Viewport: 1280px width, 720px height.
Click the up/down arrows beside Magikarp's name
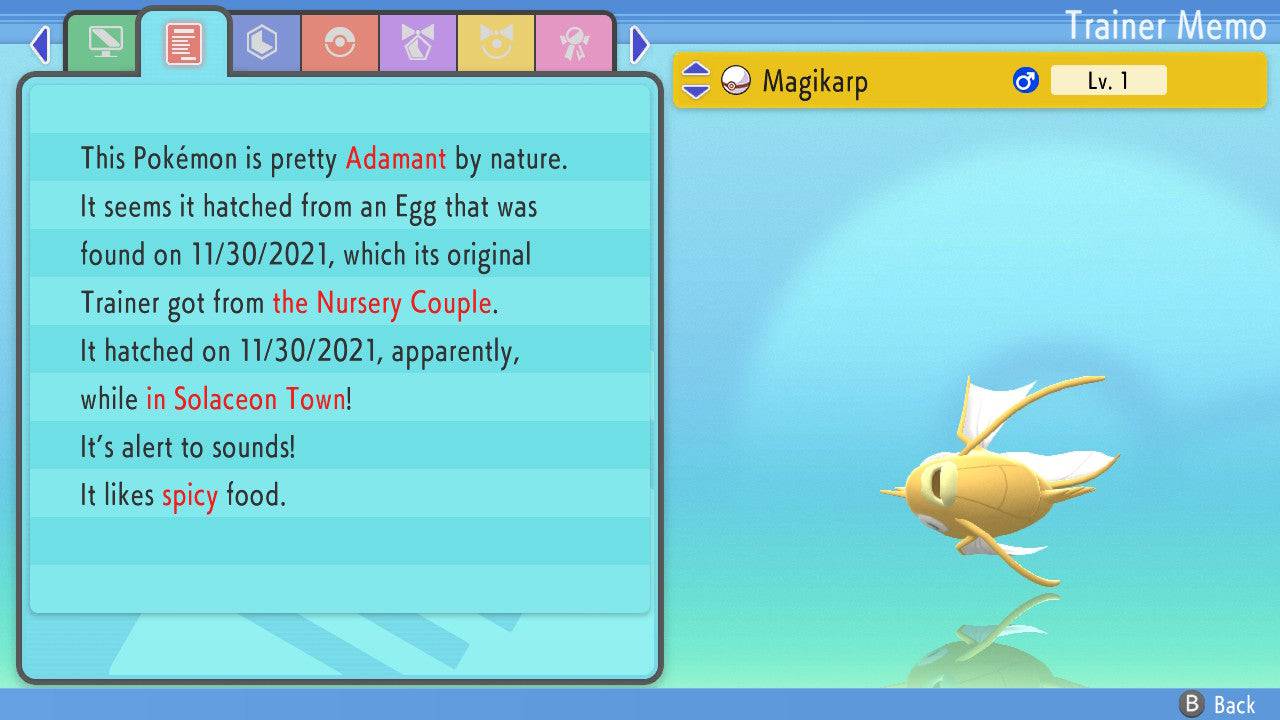tap(695, 81)
